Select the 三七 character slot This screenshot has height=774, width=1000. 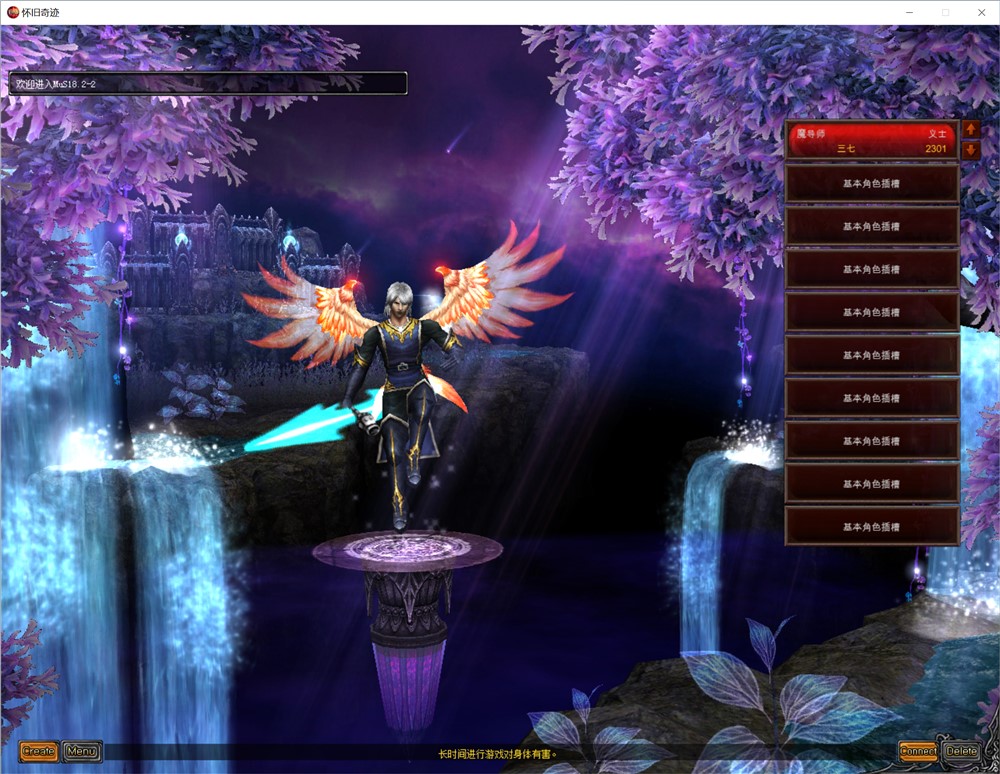pos(871,140)
